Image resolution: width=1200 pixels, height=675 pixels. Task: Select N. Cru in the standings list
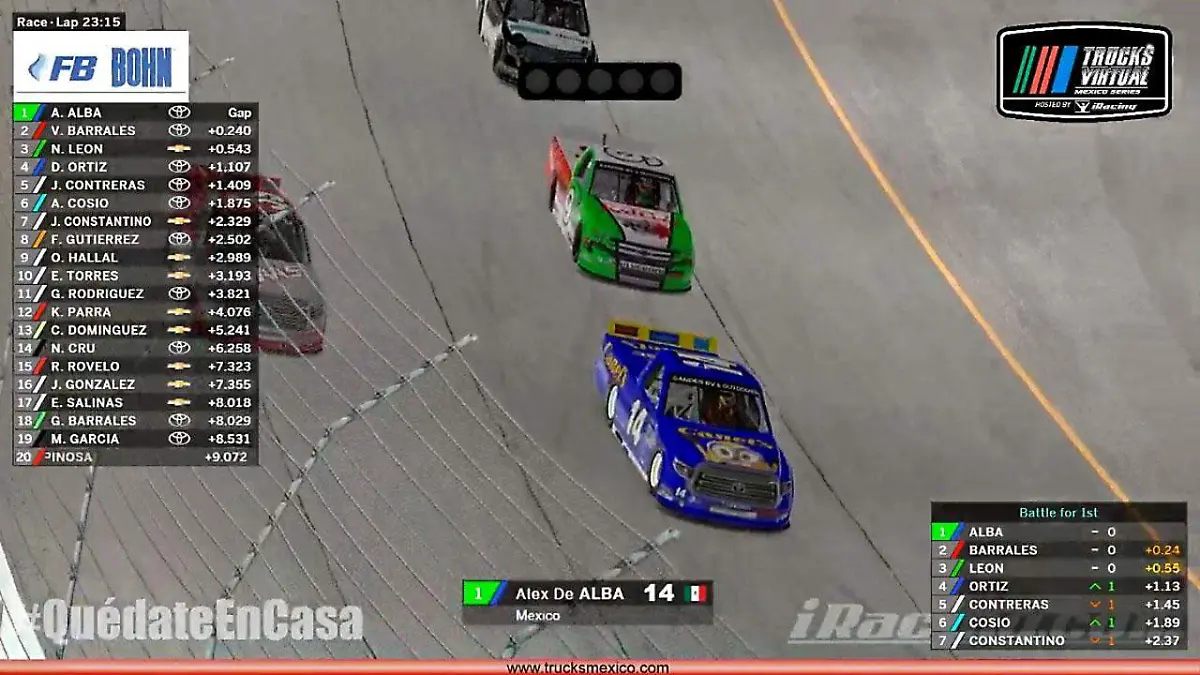pyautogui.click(x=135, y=348)
